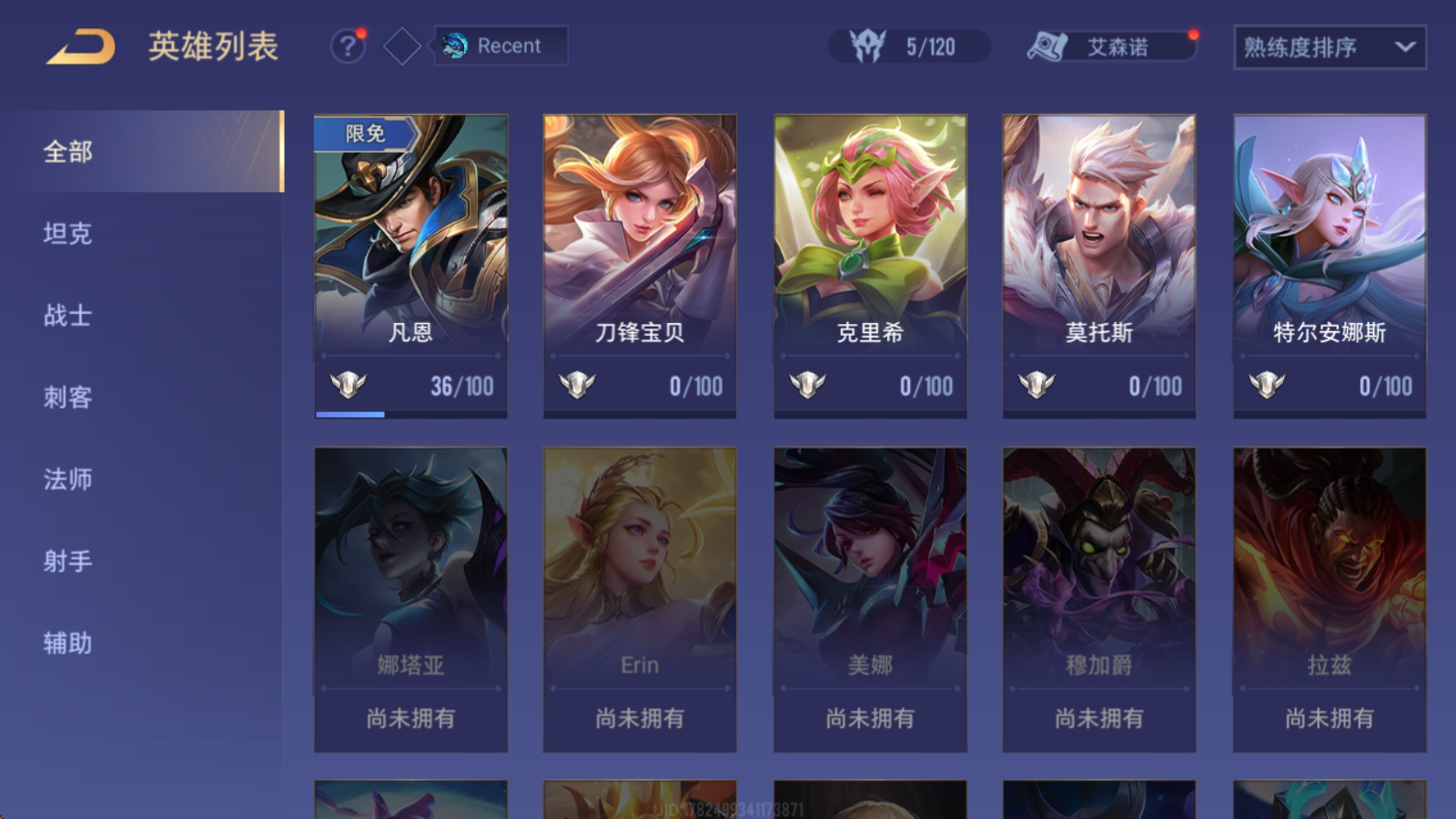Open the Recent heroes filter

[x=500, y=45]
